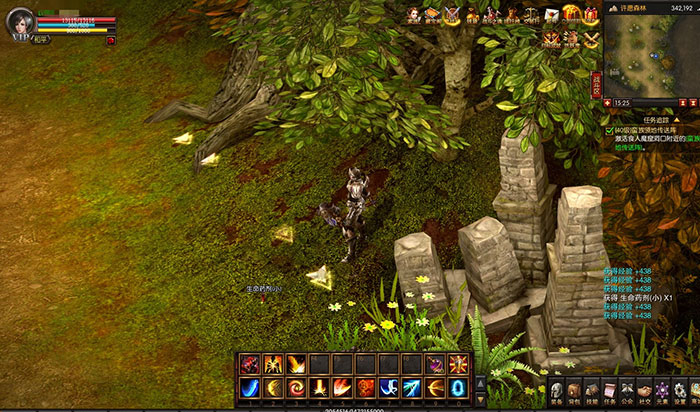Activate the blue ring skill in slot 0
Image resolution: width=700 pixels, height=412 pixels.
pos(458,387)
